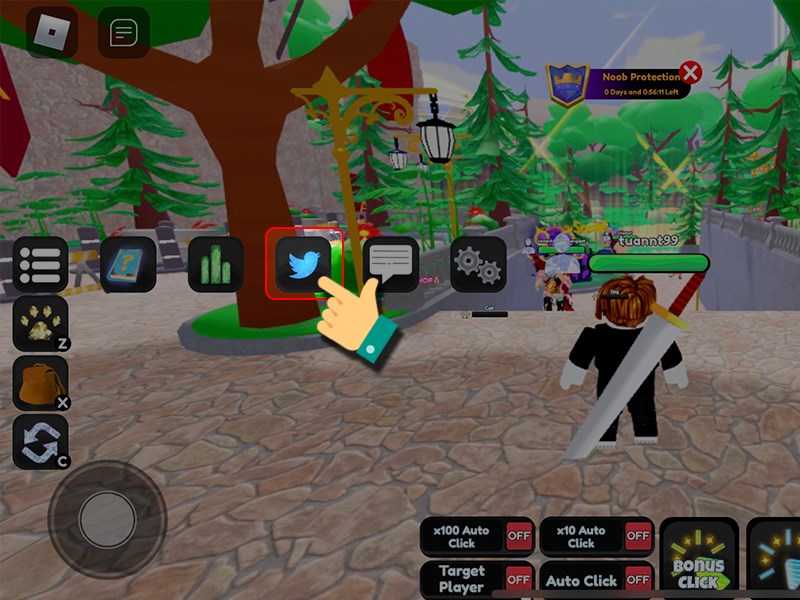
Task: Tap the virtual joystick thumbstick
Action: coord(107,518)
